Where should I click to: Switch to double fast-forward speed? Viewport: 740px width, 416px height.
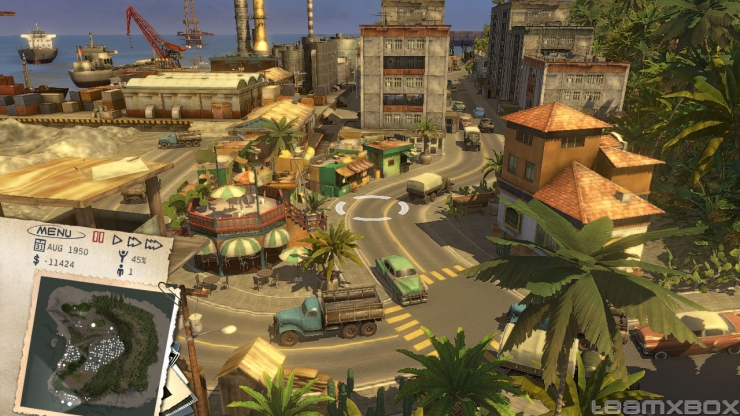click(x=133, y=242)
